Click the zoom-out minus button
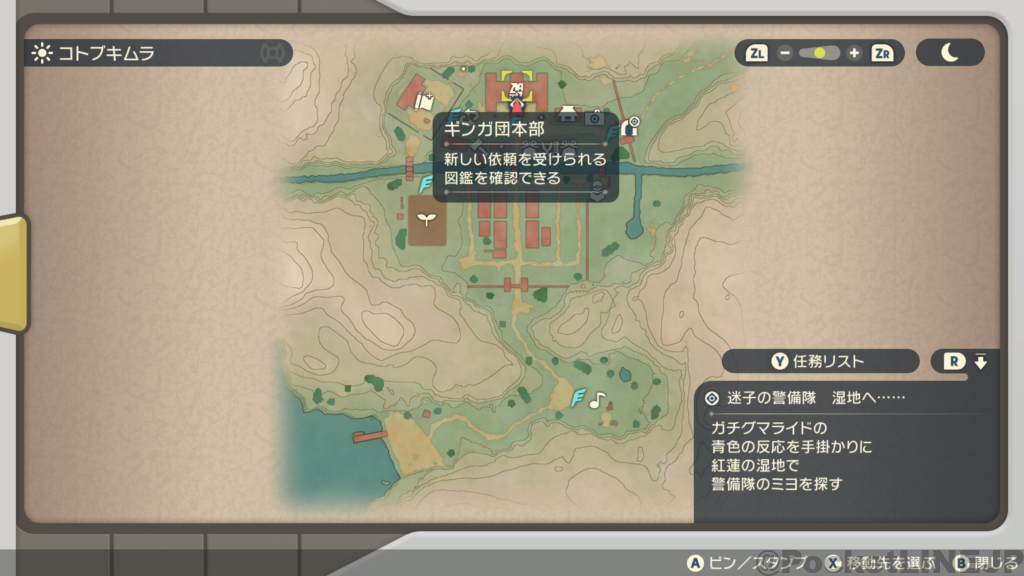The image size is (1024, 576). pos(785,53)
